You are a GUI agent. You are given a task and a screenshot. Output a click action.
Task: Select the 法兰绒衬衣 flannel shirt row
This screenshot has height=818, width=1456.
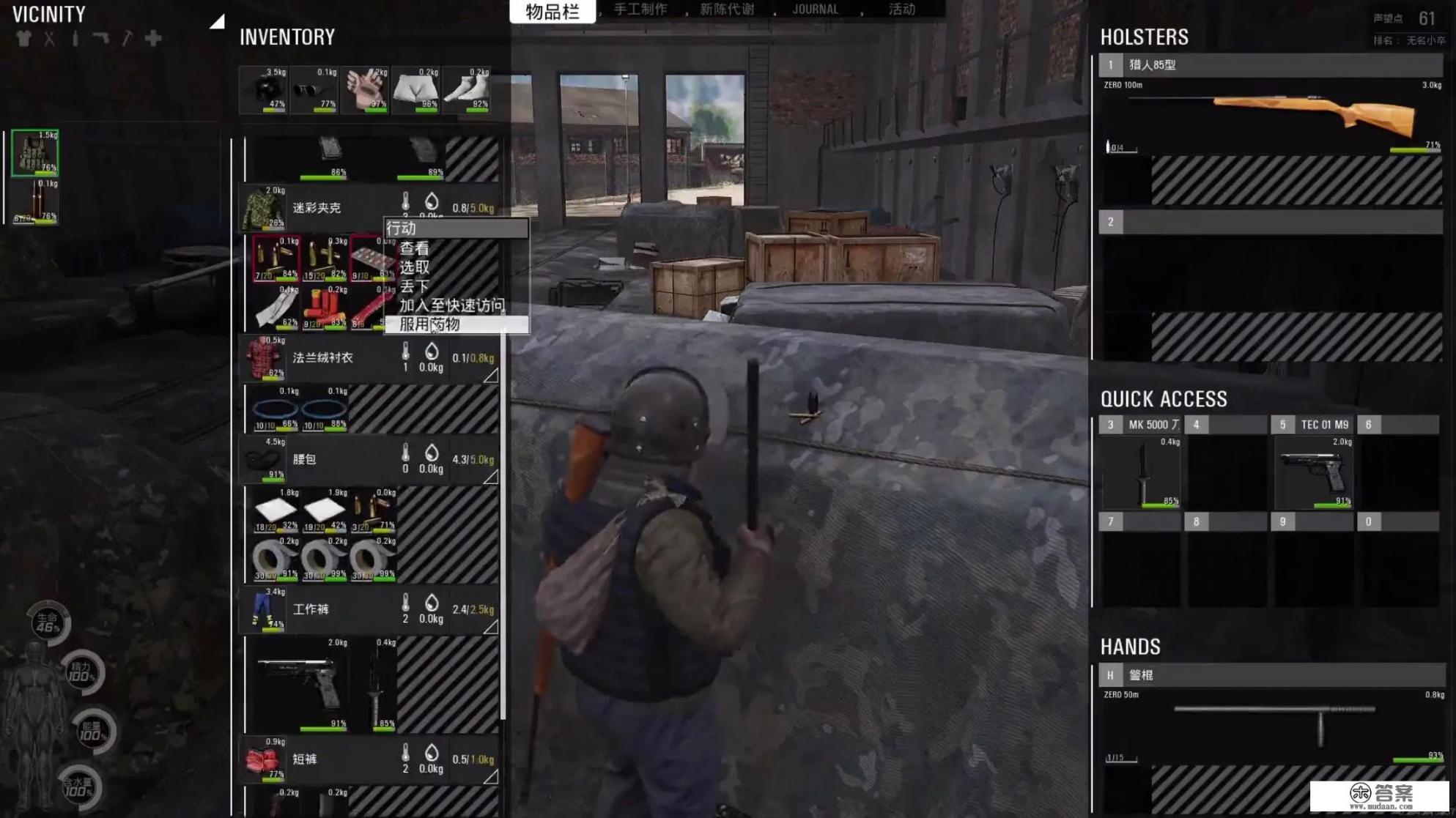322,358
